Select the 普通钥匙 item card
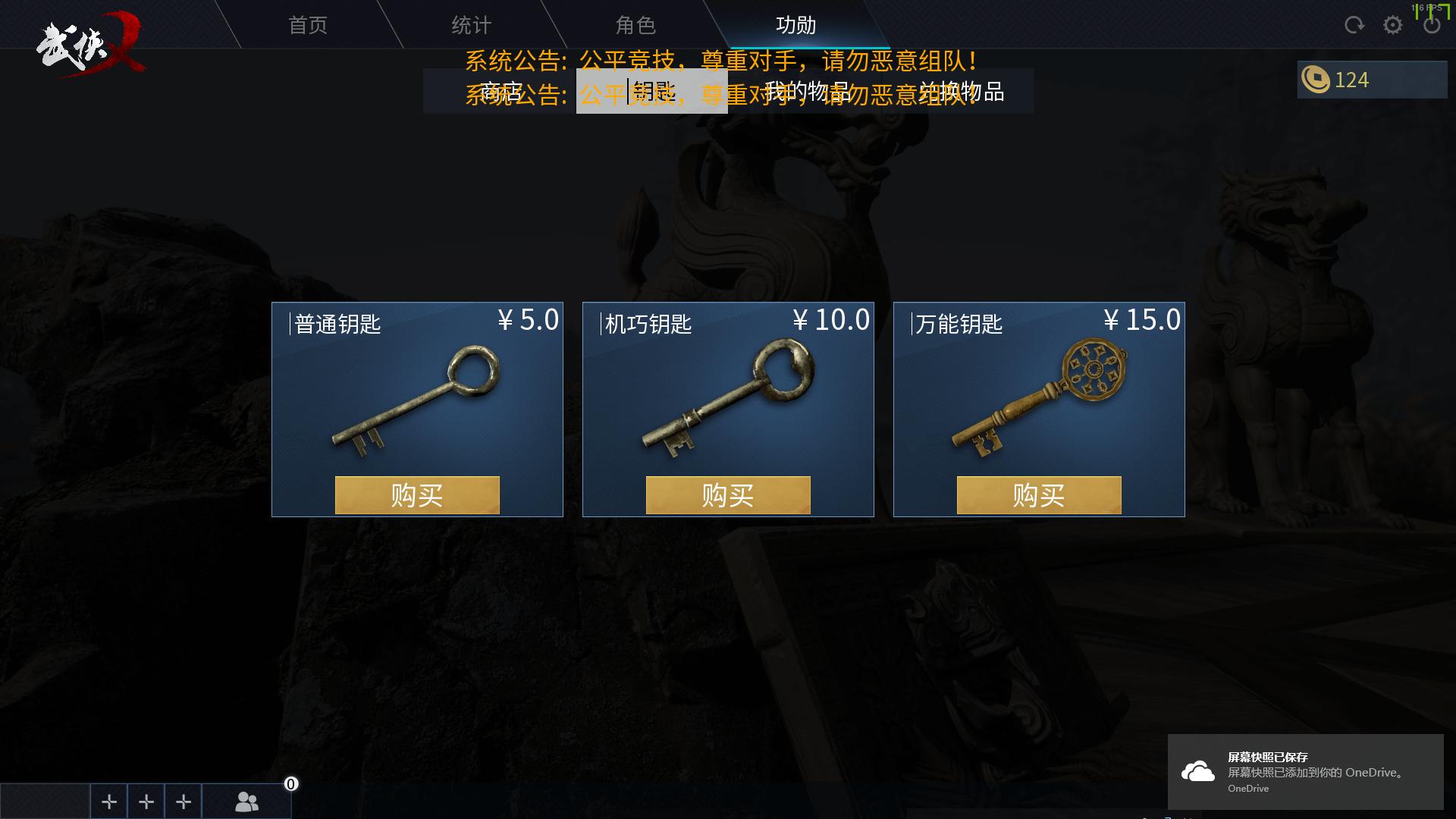Image resolution: width=1456 pixels, height=819 pixels. tap(417, 394)
